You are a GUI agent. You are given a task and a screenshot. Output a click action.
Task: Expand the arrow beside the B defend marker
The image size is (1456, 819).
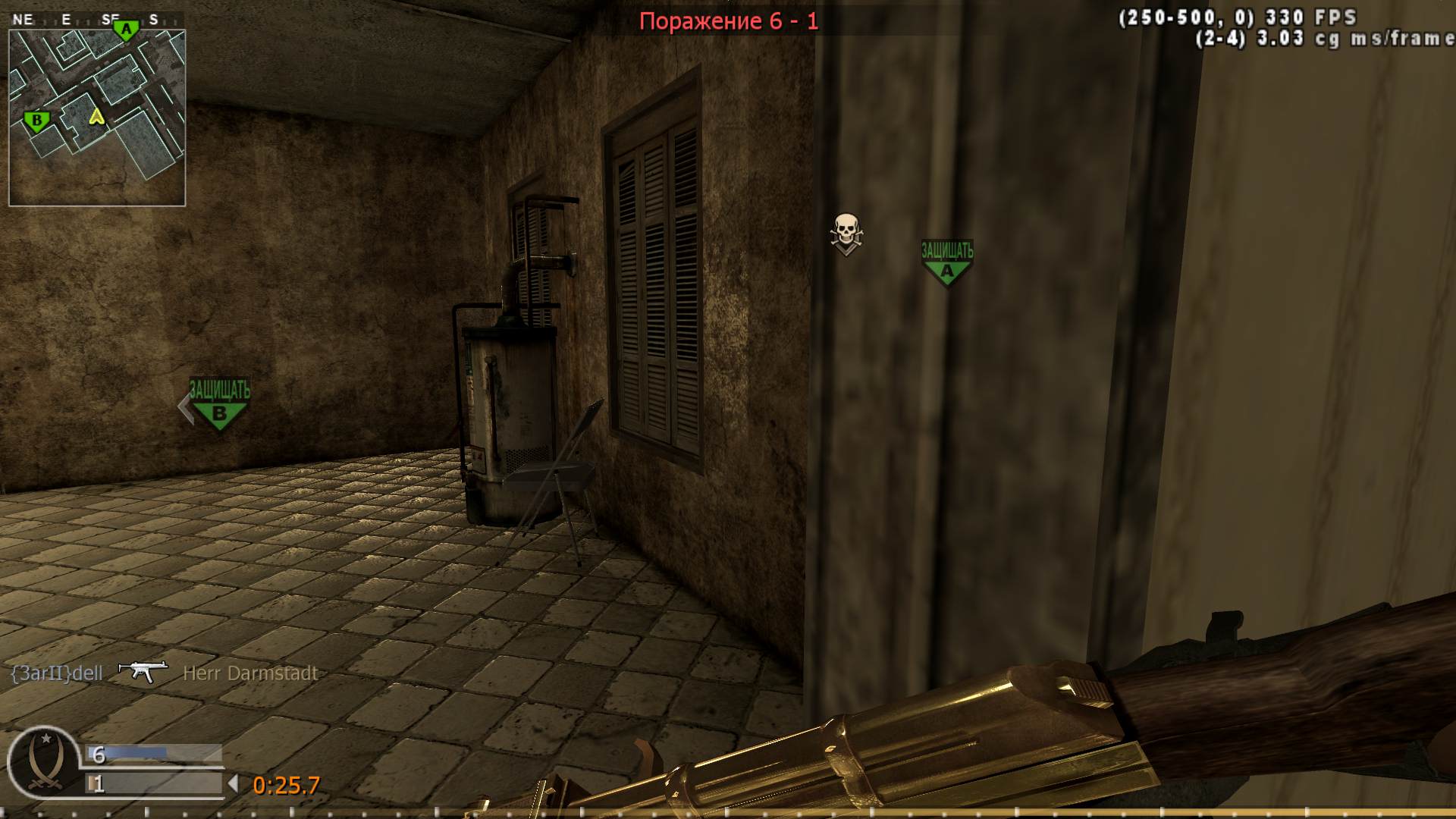tap(187, 407)
